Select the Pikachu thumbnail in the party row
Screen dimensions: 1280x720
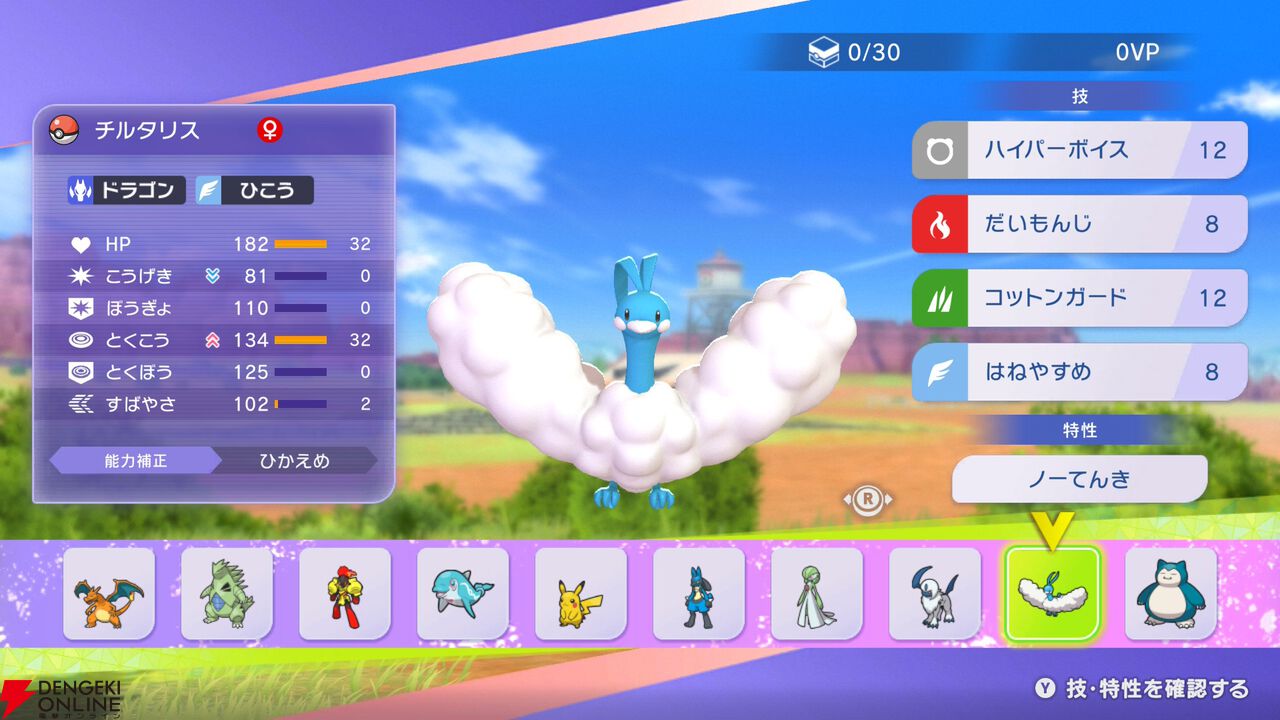click(580, 593)
